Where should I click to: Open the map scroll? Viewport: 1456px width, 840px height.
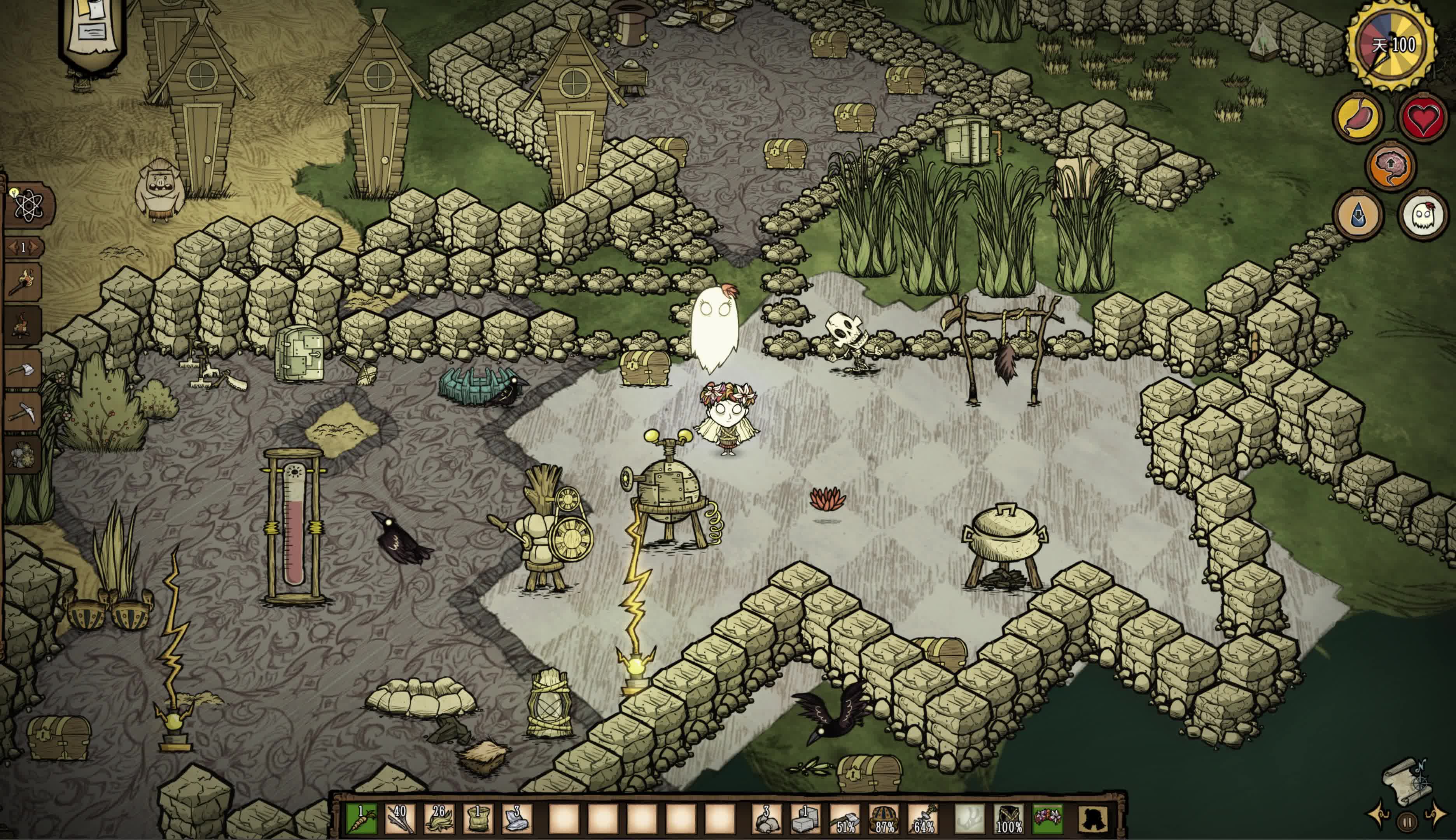1407,782
